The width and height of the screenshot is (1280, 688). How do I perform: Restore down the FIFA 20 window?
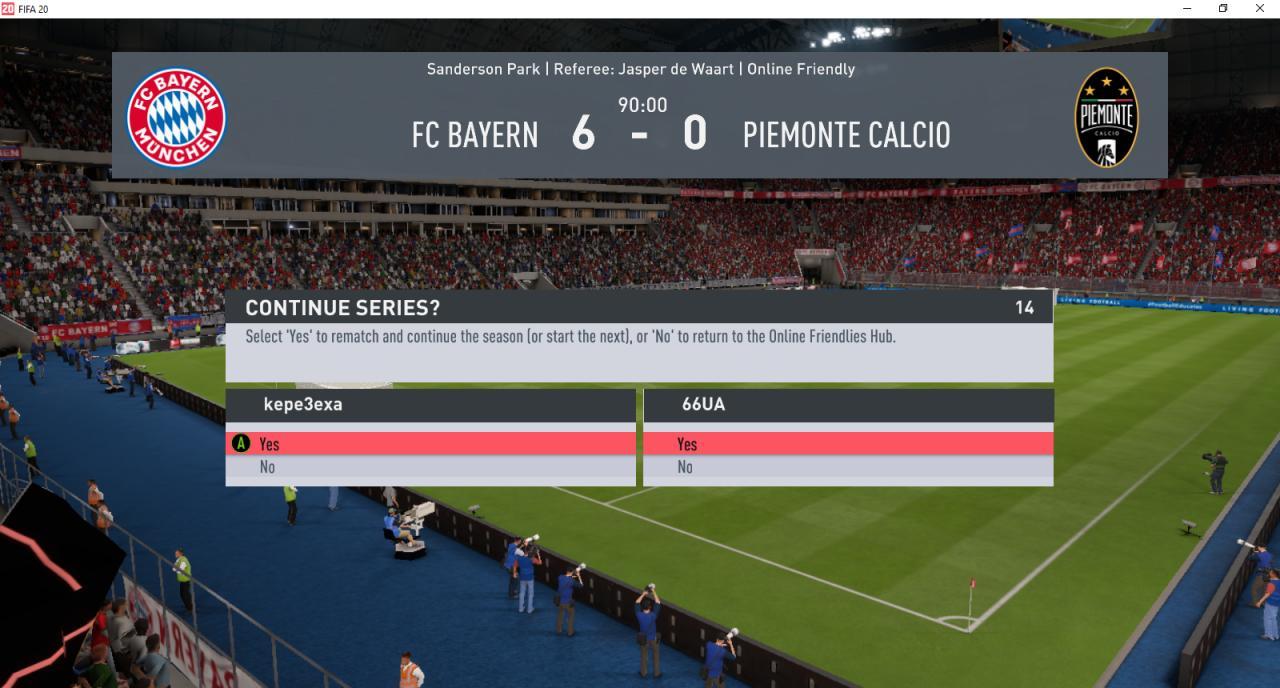tap(1223, 9)
